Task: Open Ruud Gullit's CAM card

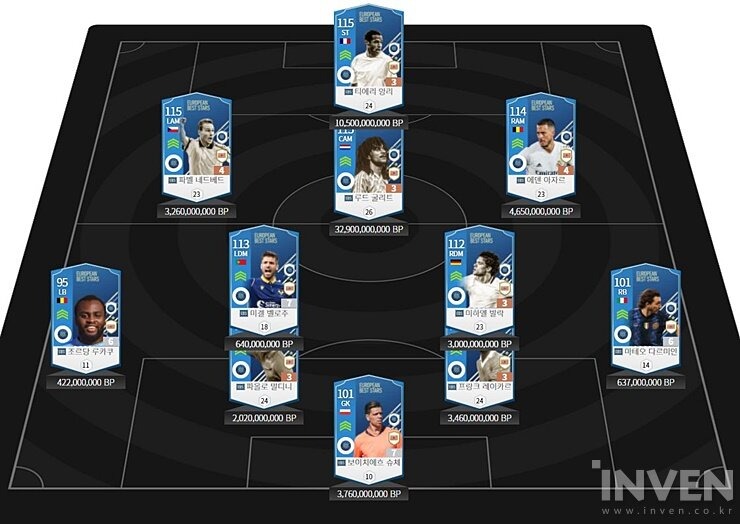Action: click(x=369, y=175)
